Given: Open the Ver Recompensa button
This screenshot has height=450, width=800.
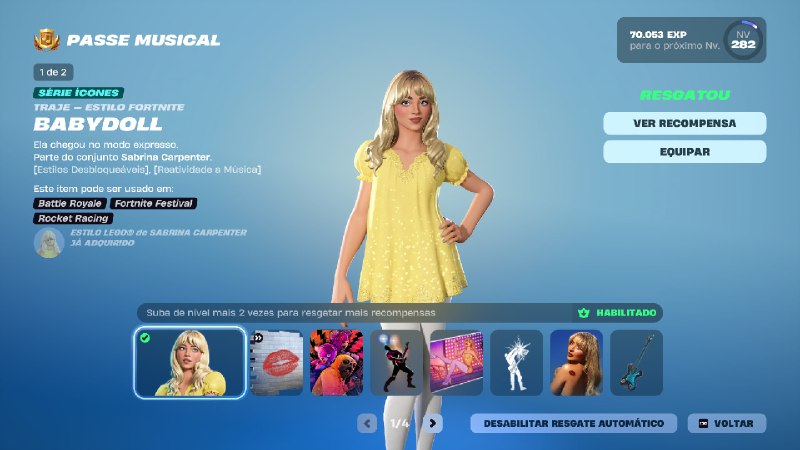Looking at the screenshot, I should 684,123.
